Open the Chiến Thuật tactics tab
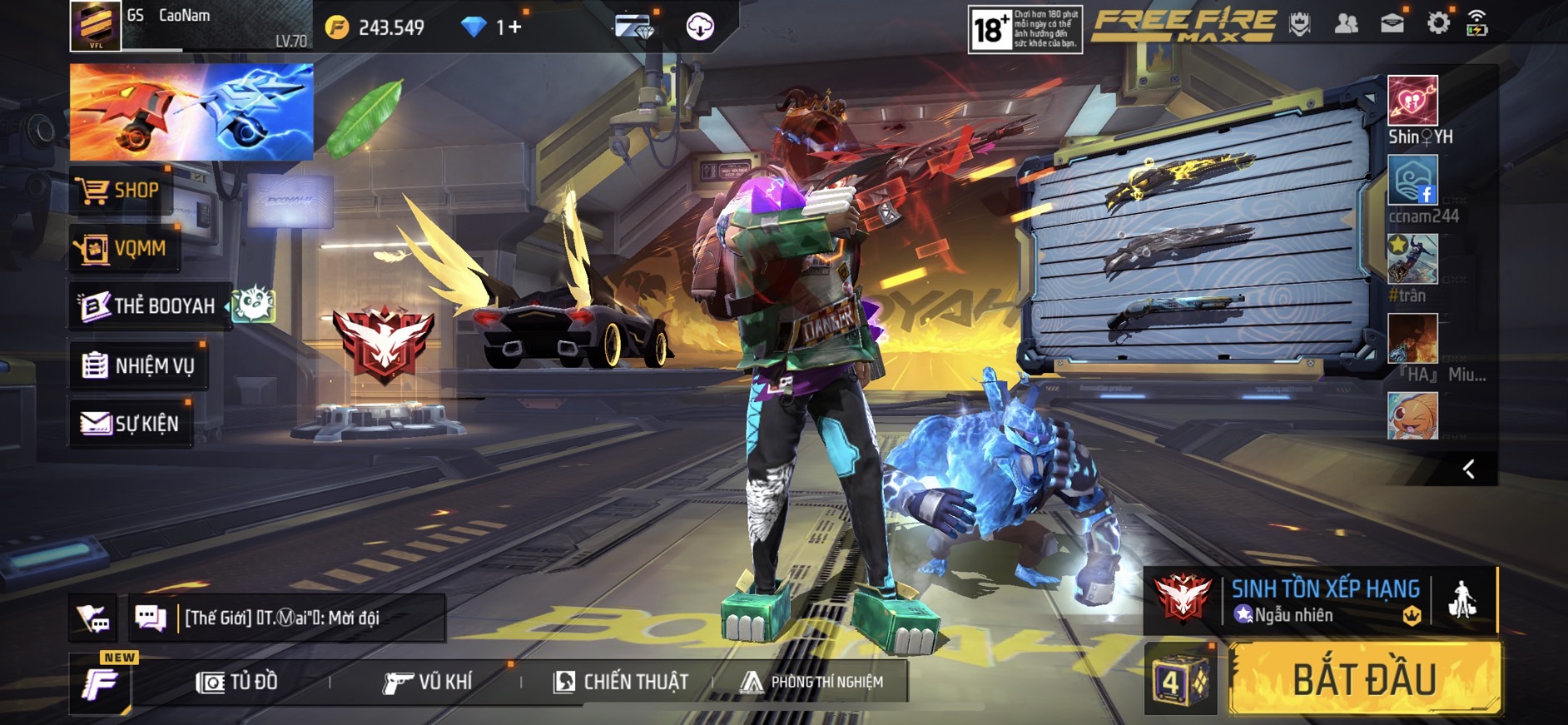Screen dimensions: 1568x725 click(621, 683)
